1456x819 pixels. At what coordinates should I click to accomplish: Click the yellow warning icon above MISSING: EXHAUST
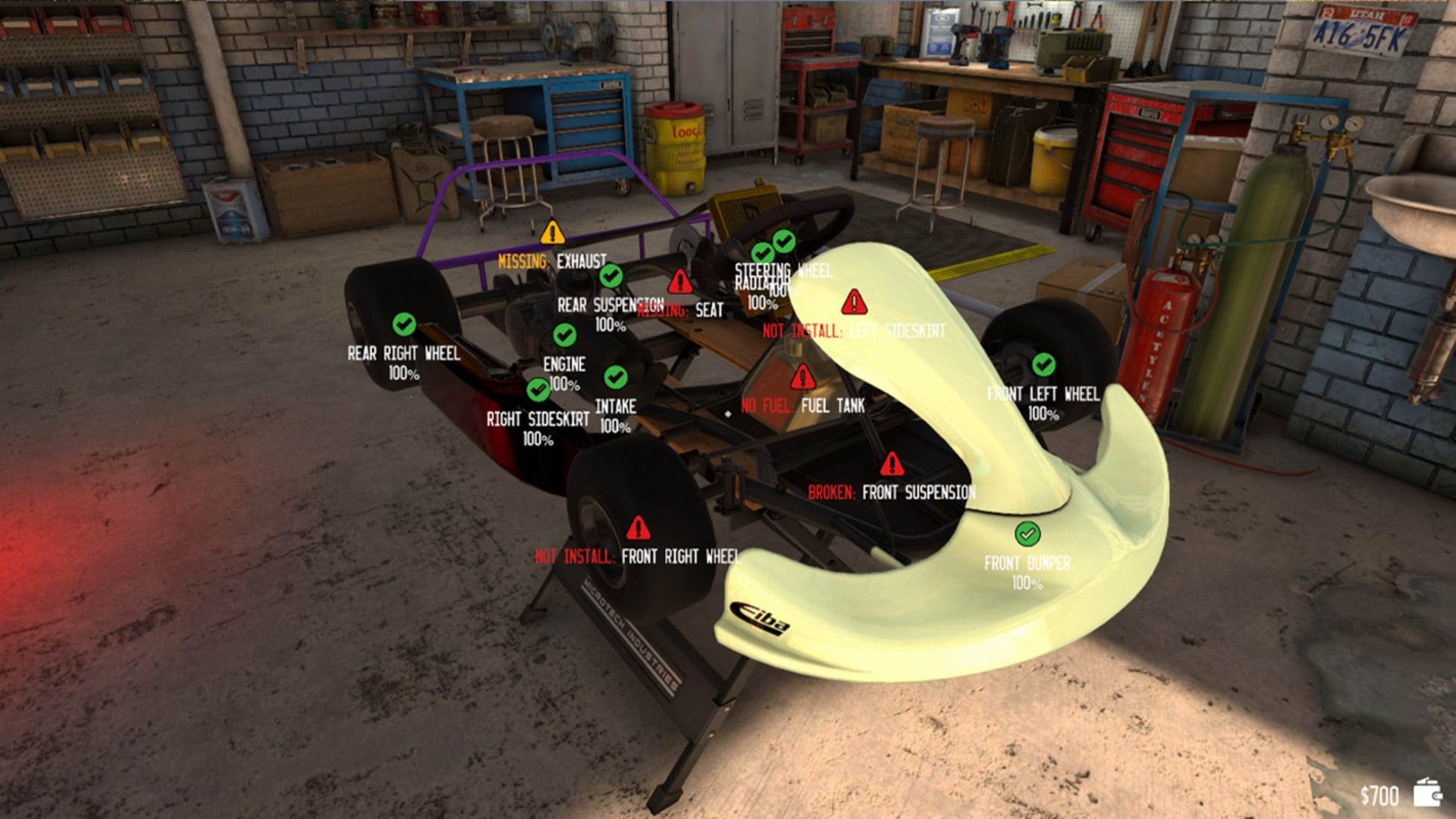551,233
